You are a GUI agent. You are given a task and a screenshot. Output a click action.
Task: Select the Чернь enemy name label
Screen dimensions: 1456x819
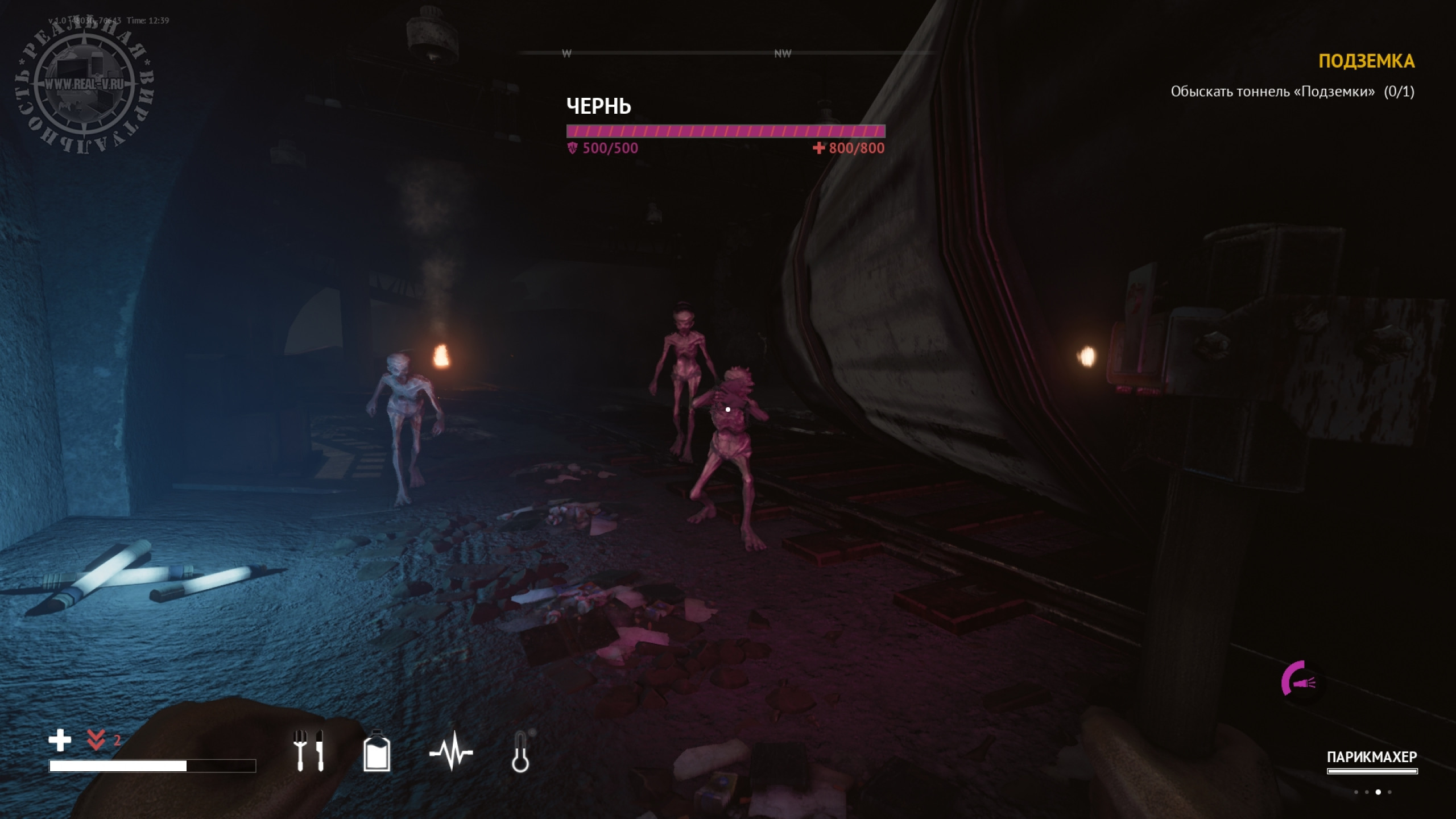tap(598, 106)
